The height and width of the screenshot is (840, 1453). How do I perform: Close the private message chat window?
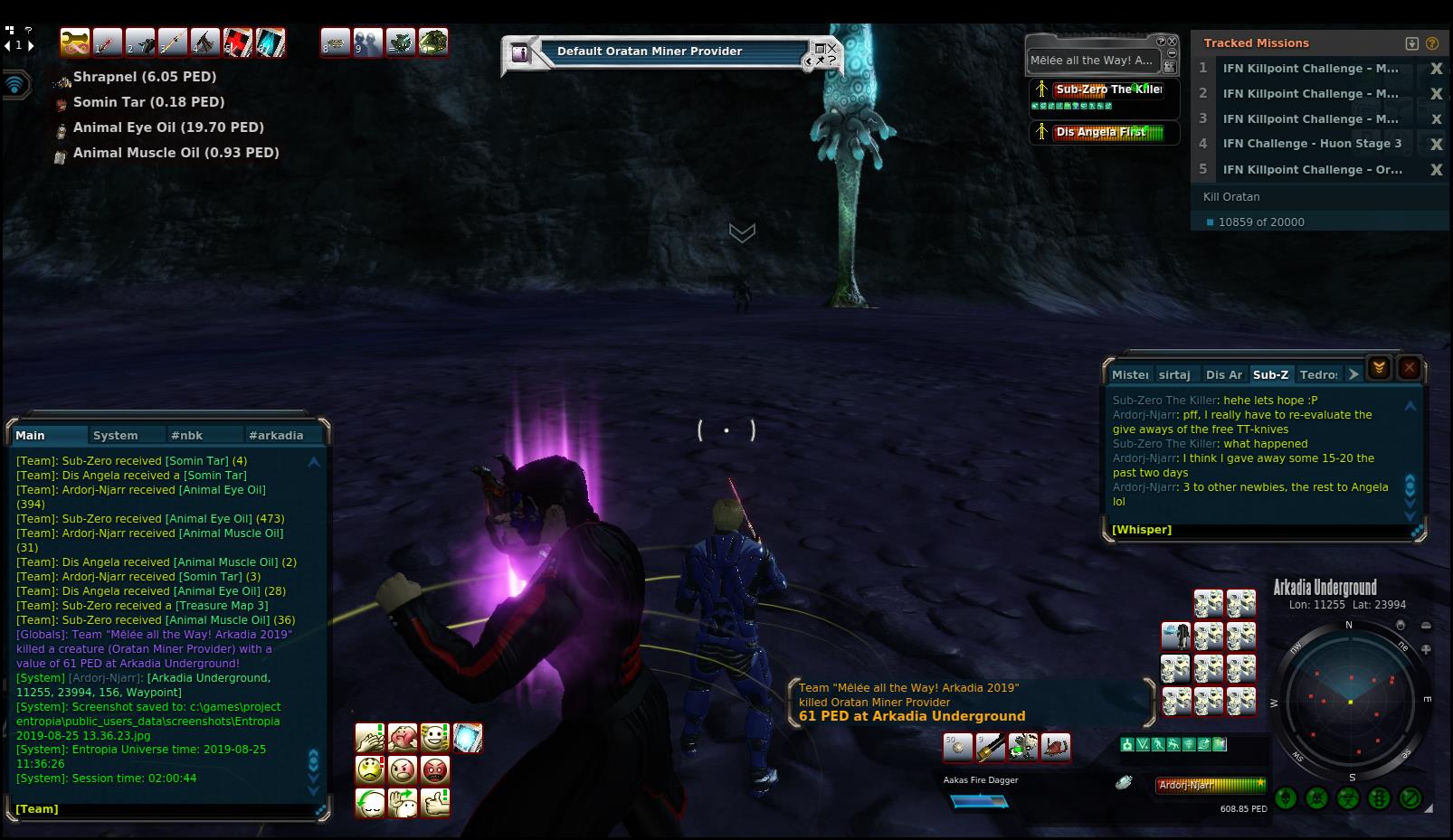pos(1409,368)
